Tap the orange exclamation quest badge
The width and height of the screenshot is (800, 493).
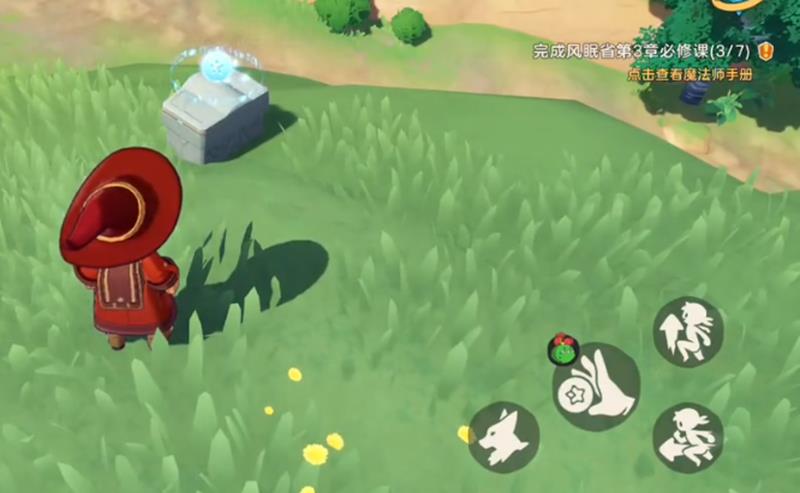tap(766, 51)
